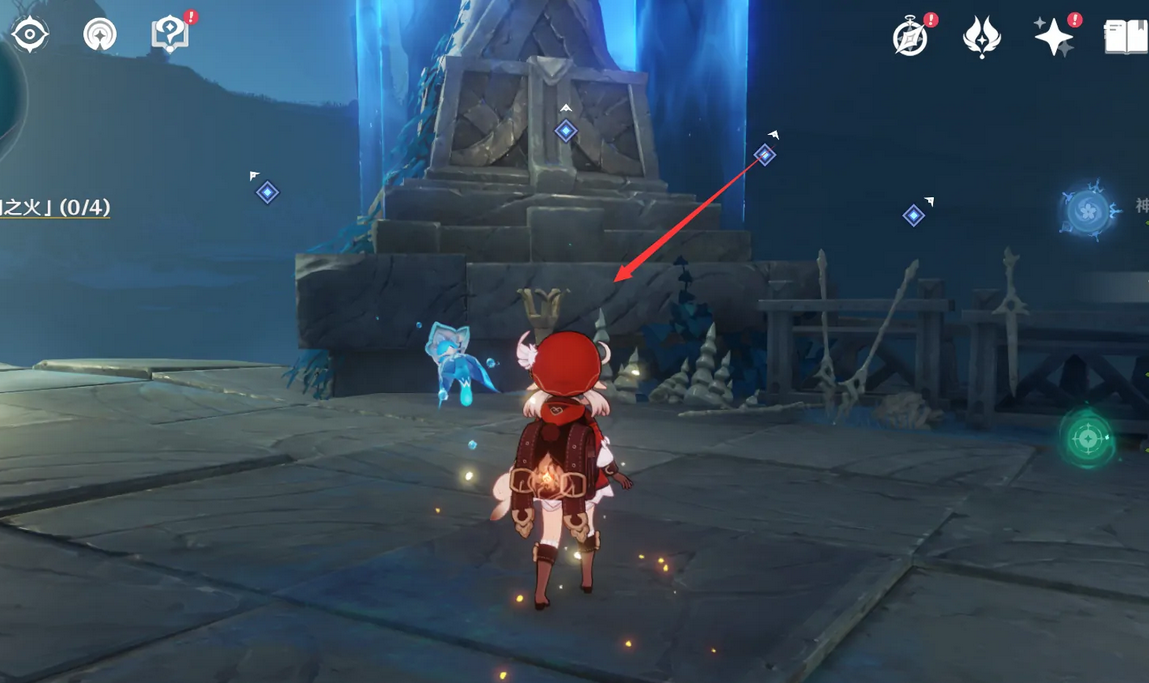The image size is (1149, 683).
Task: Click the eye-shaped target icon
Action: click(30, 35)
